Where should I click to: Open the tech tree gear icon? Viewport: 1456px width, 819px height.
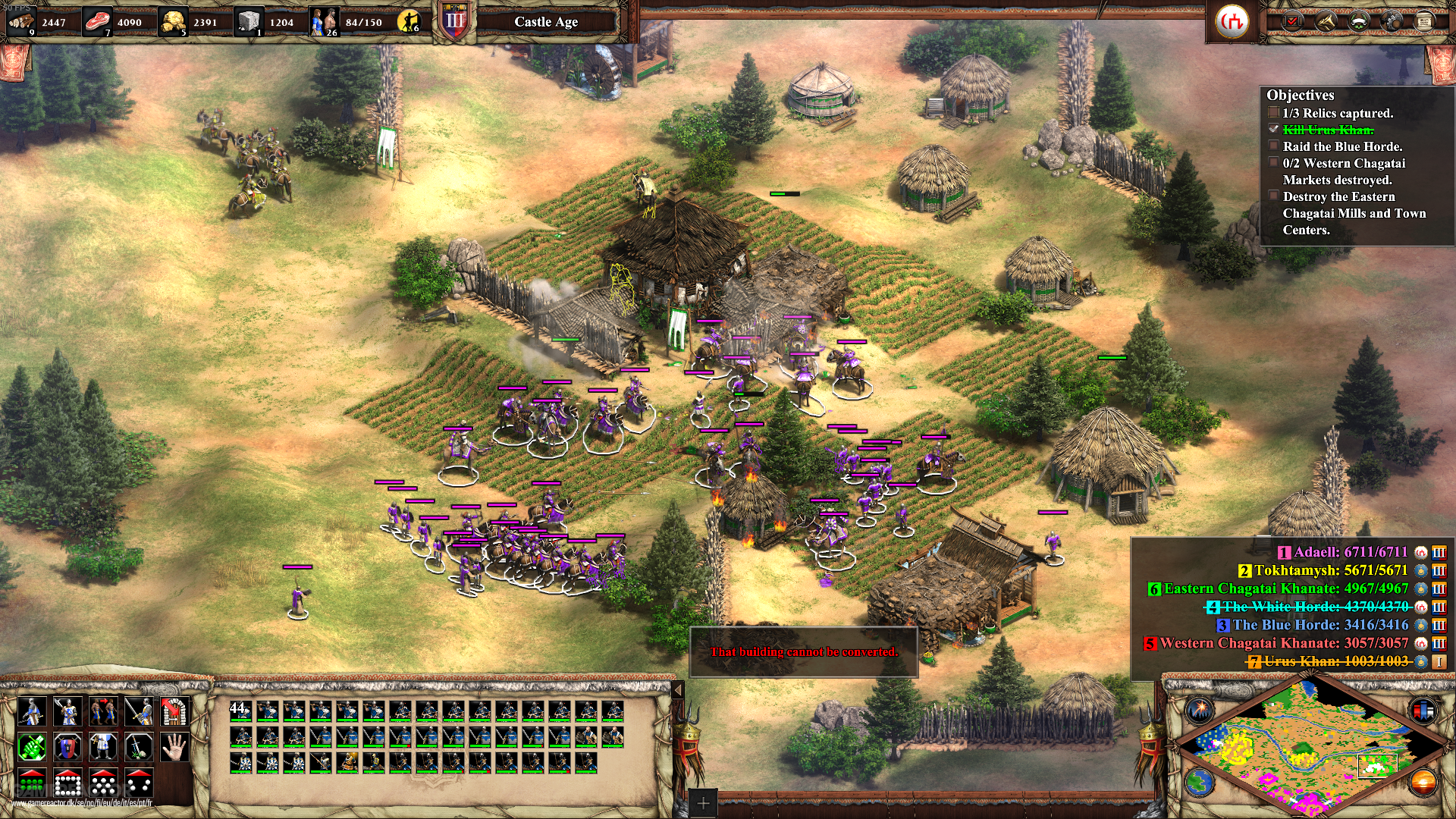pyautogui.click(x=1392, y=21)
